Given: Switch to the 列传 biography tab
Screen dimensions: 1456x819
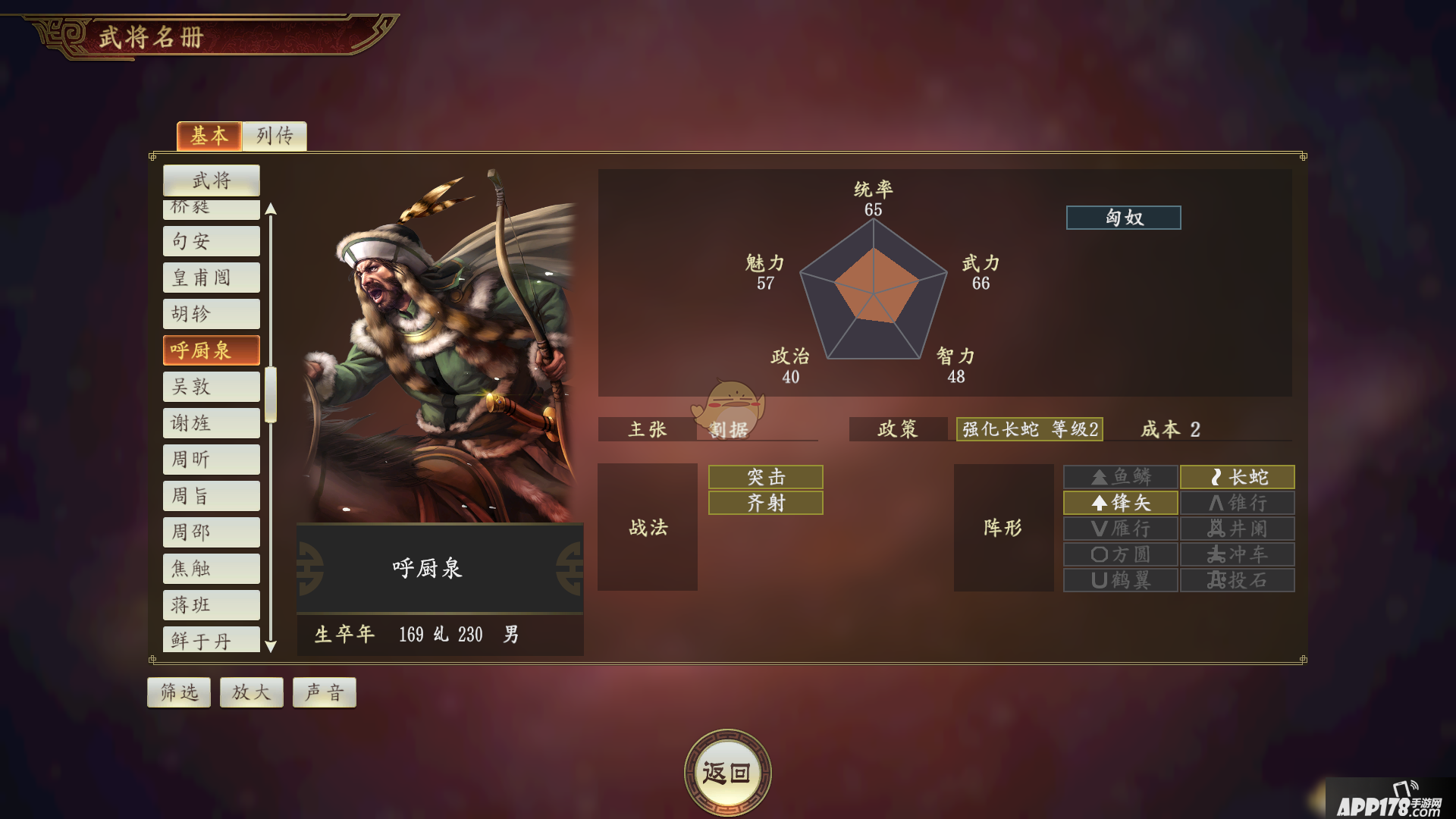Looking at the screenshot, I should click(275, 136).
